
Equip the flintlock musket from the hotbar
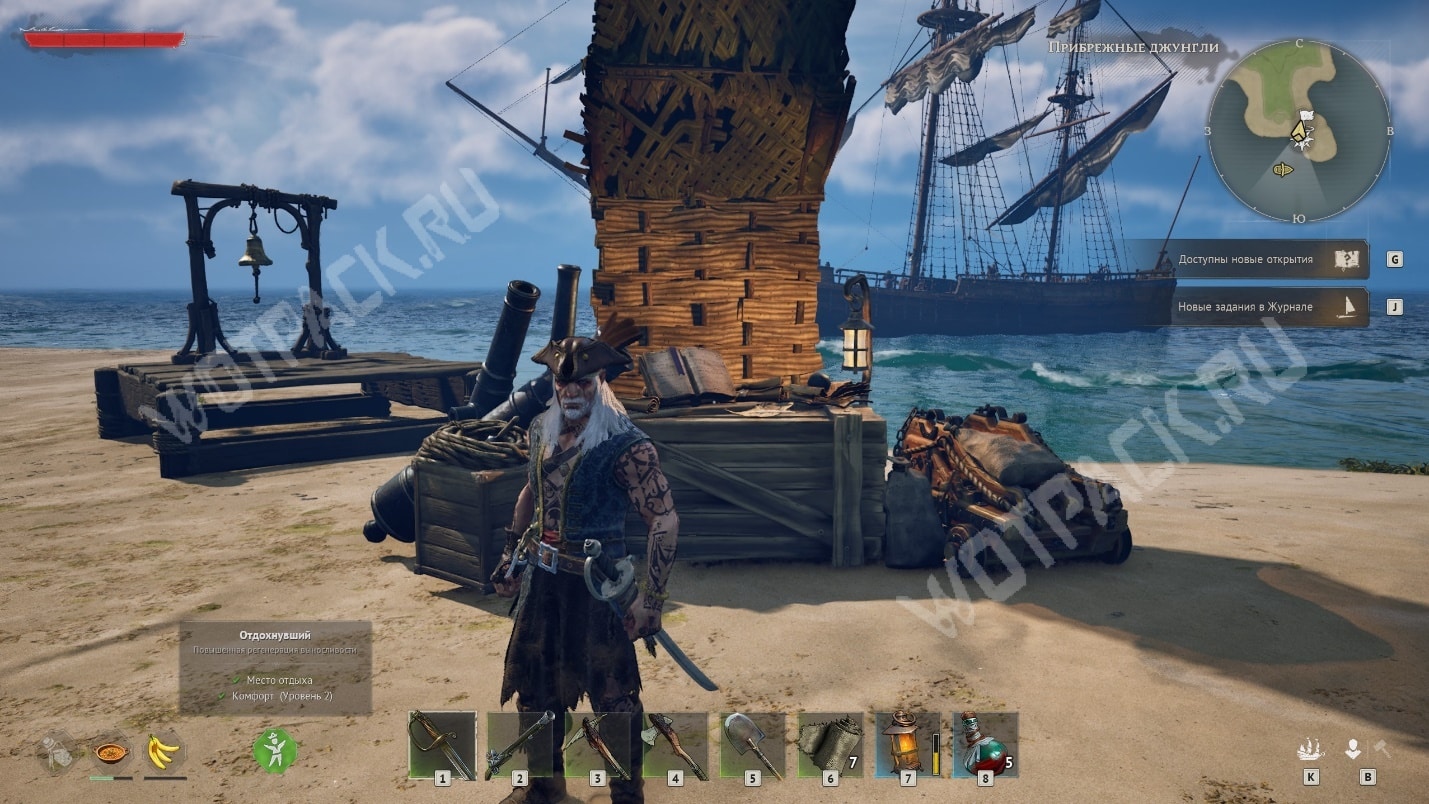(x=519, y=745)
